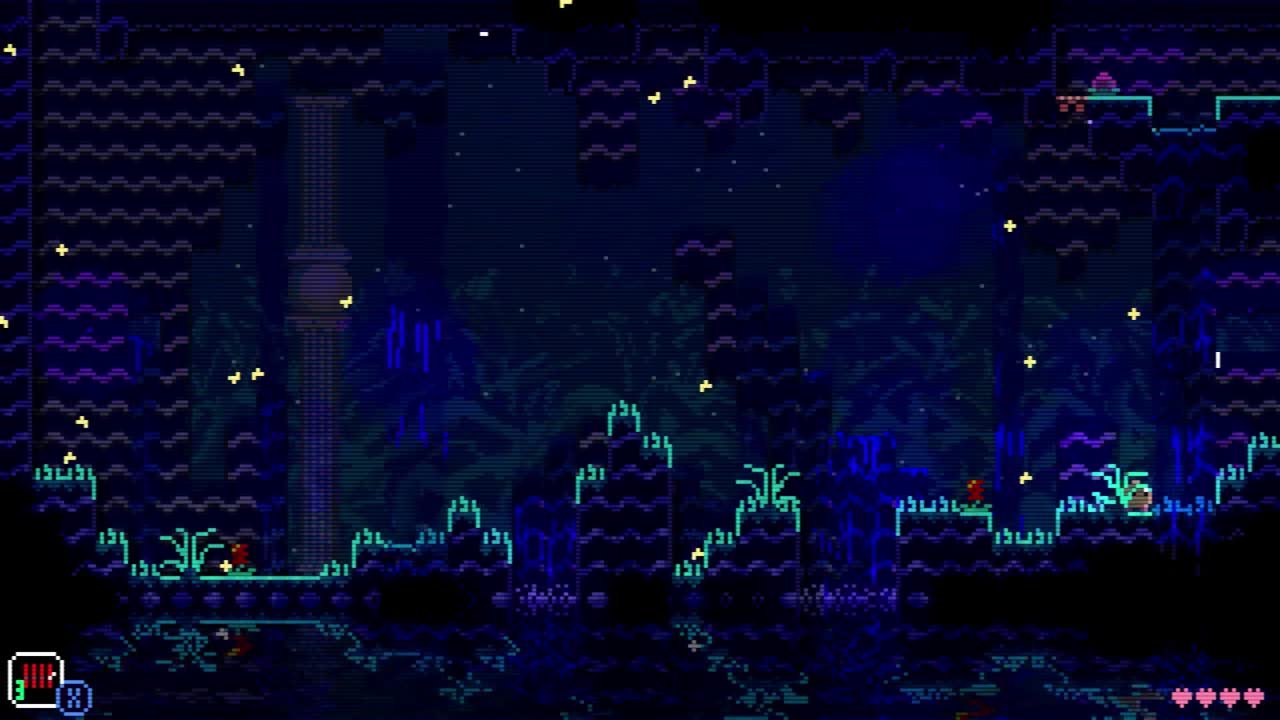Select the pink mushroom atop the teal platform
Viewport: 1280px width, 720px height.
click(x=1103, y=80)
